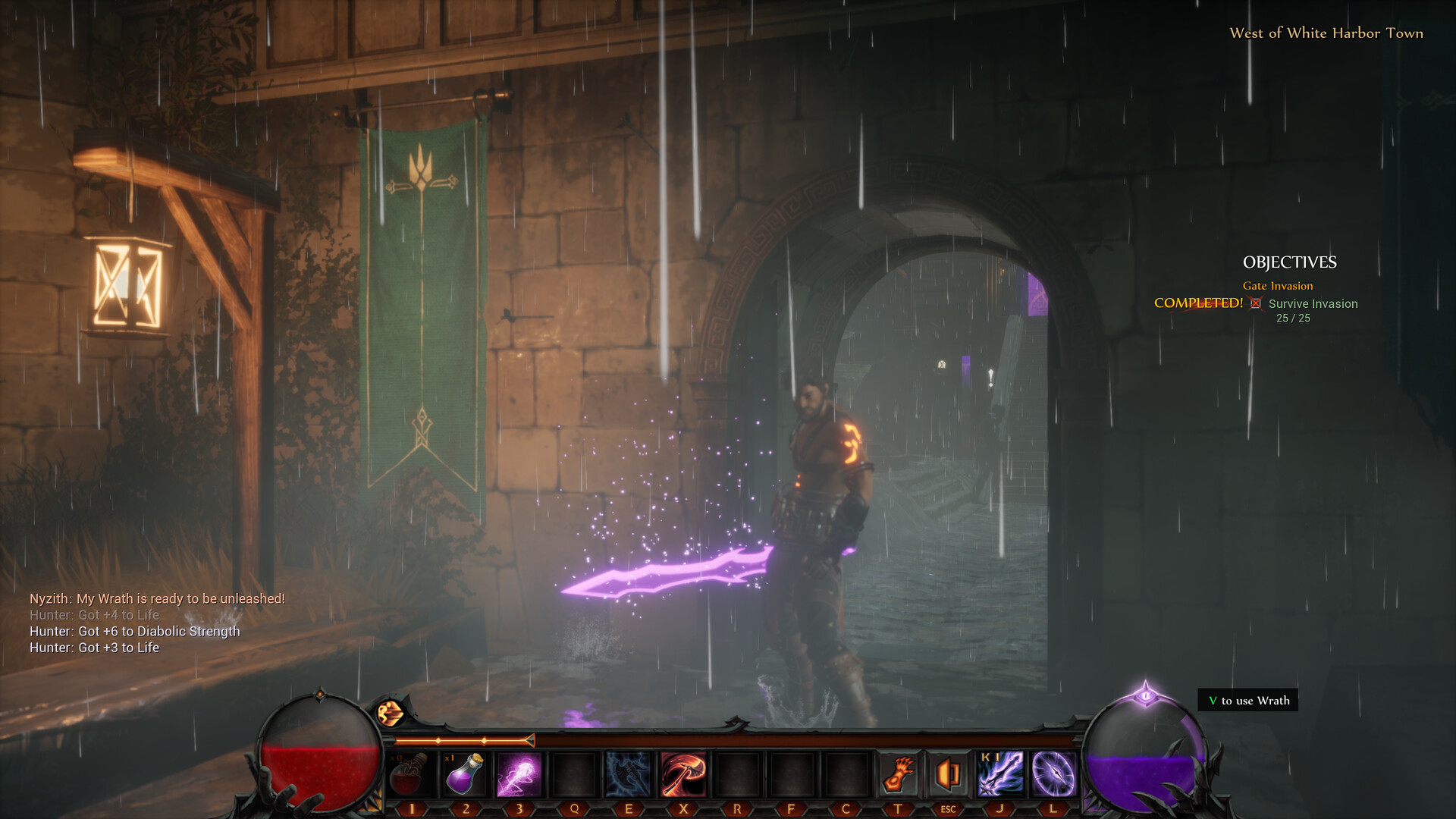Use the red health potion slot
Screen dimensions: 1456x819
pyautogui.click(x=410, y=774)
